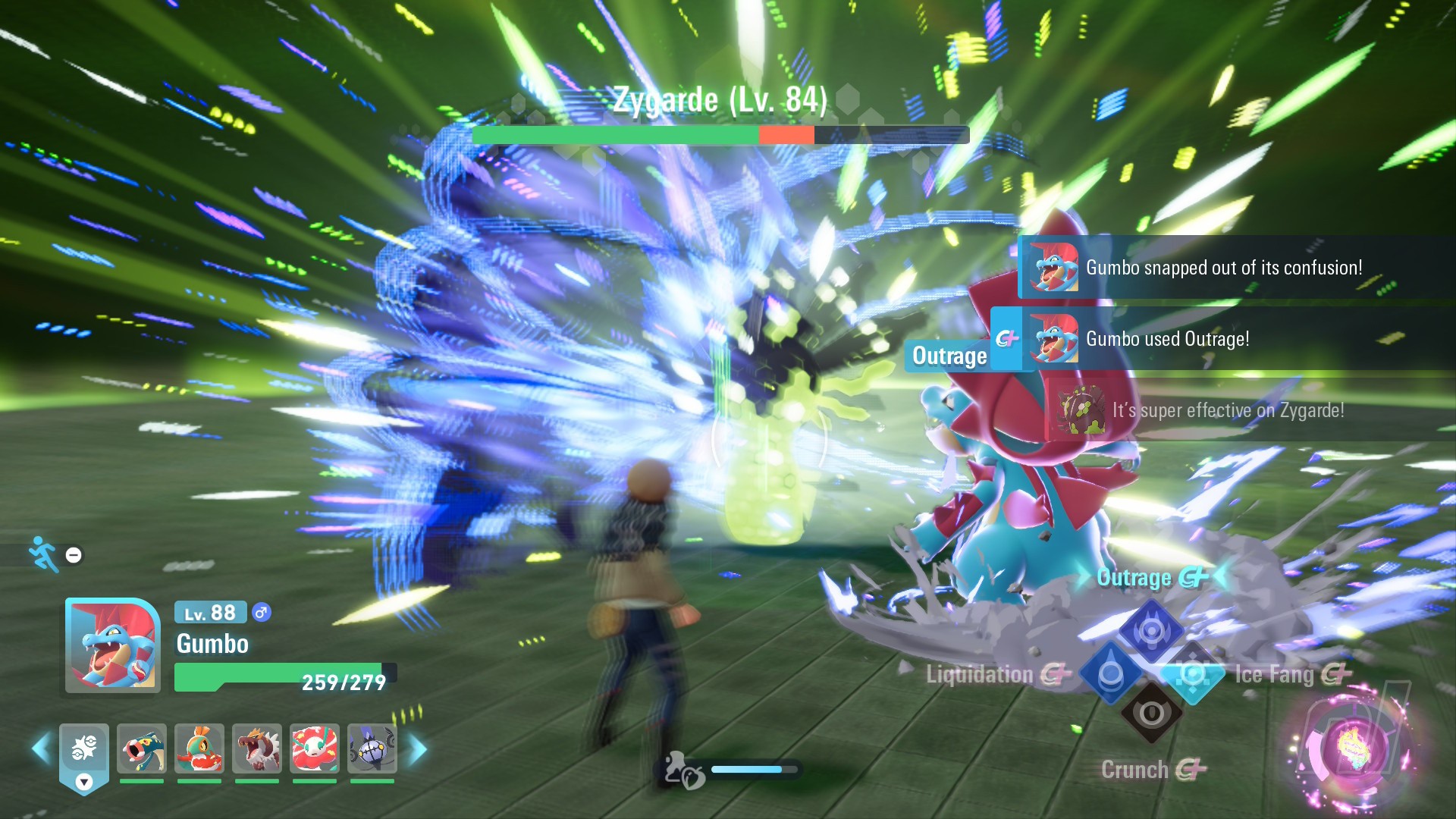Activate the Crunch dark move diamond
The image size is (1456, 819).
tap(1151, 714)
